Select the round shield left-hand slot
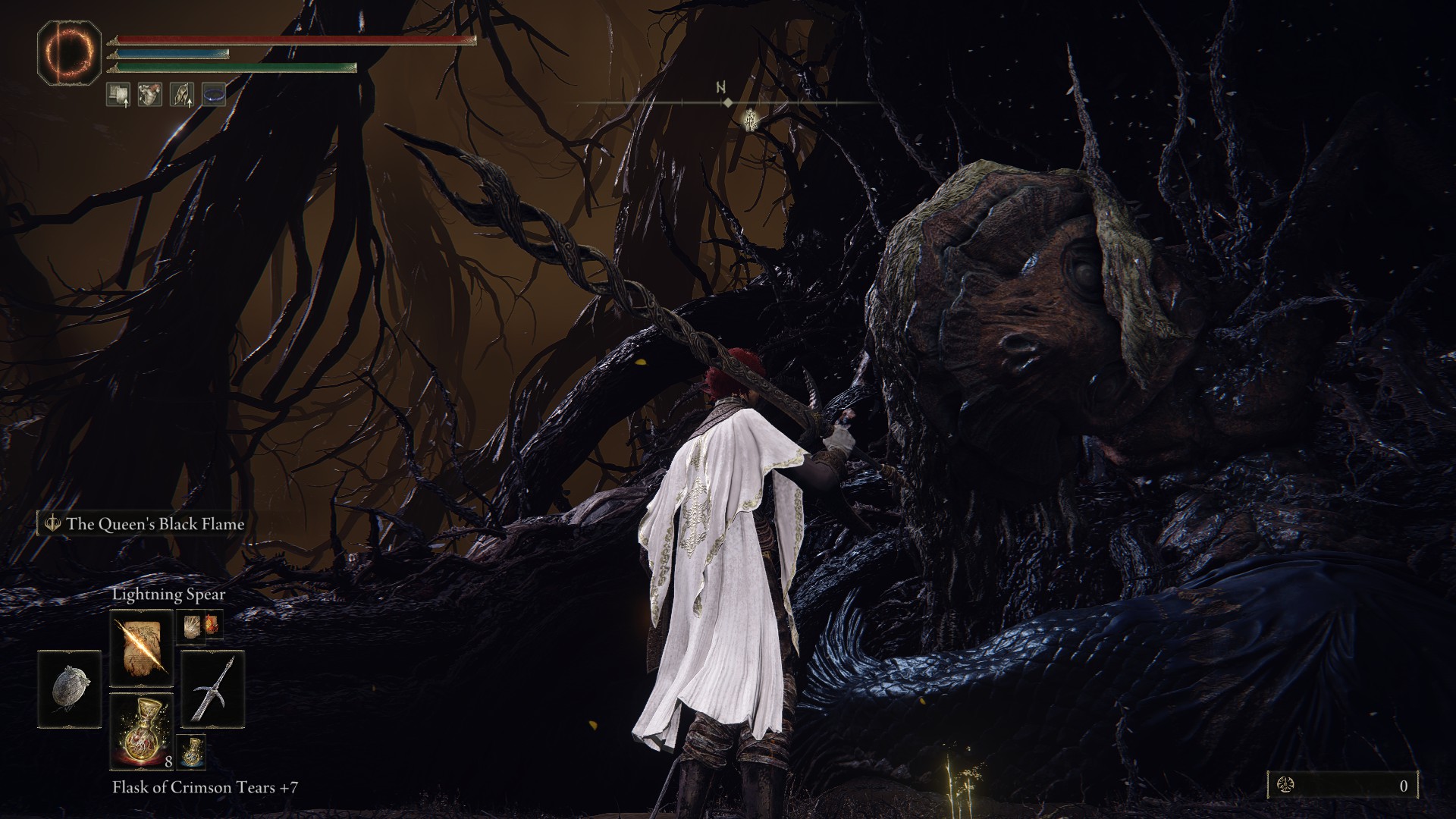This screenshot has width=1456, height=819. [69, 689]
